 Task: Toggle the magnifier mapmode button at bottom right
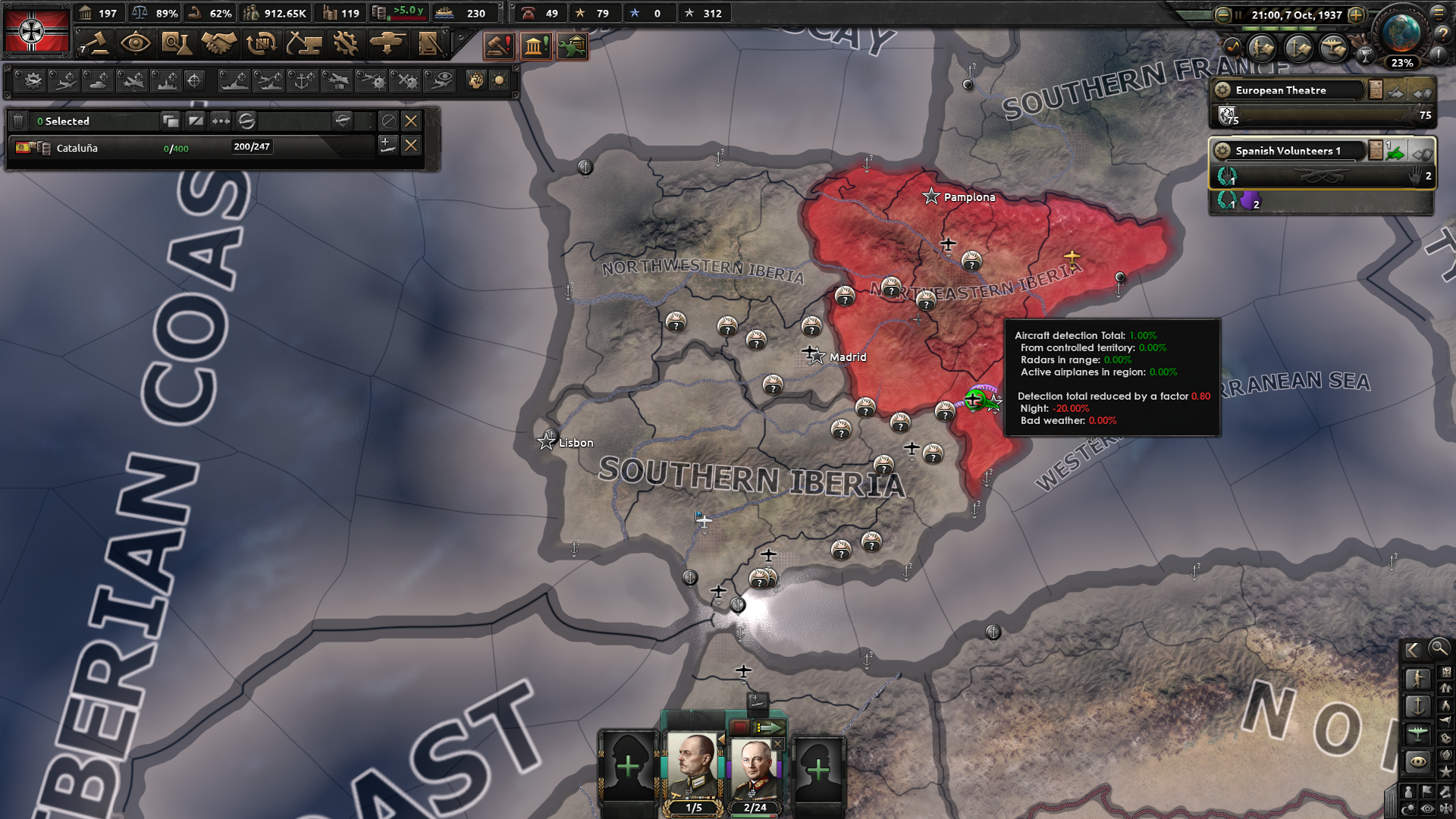[x=1440, y=650]
